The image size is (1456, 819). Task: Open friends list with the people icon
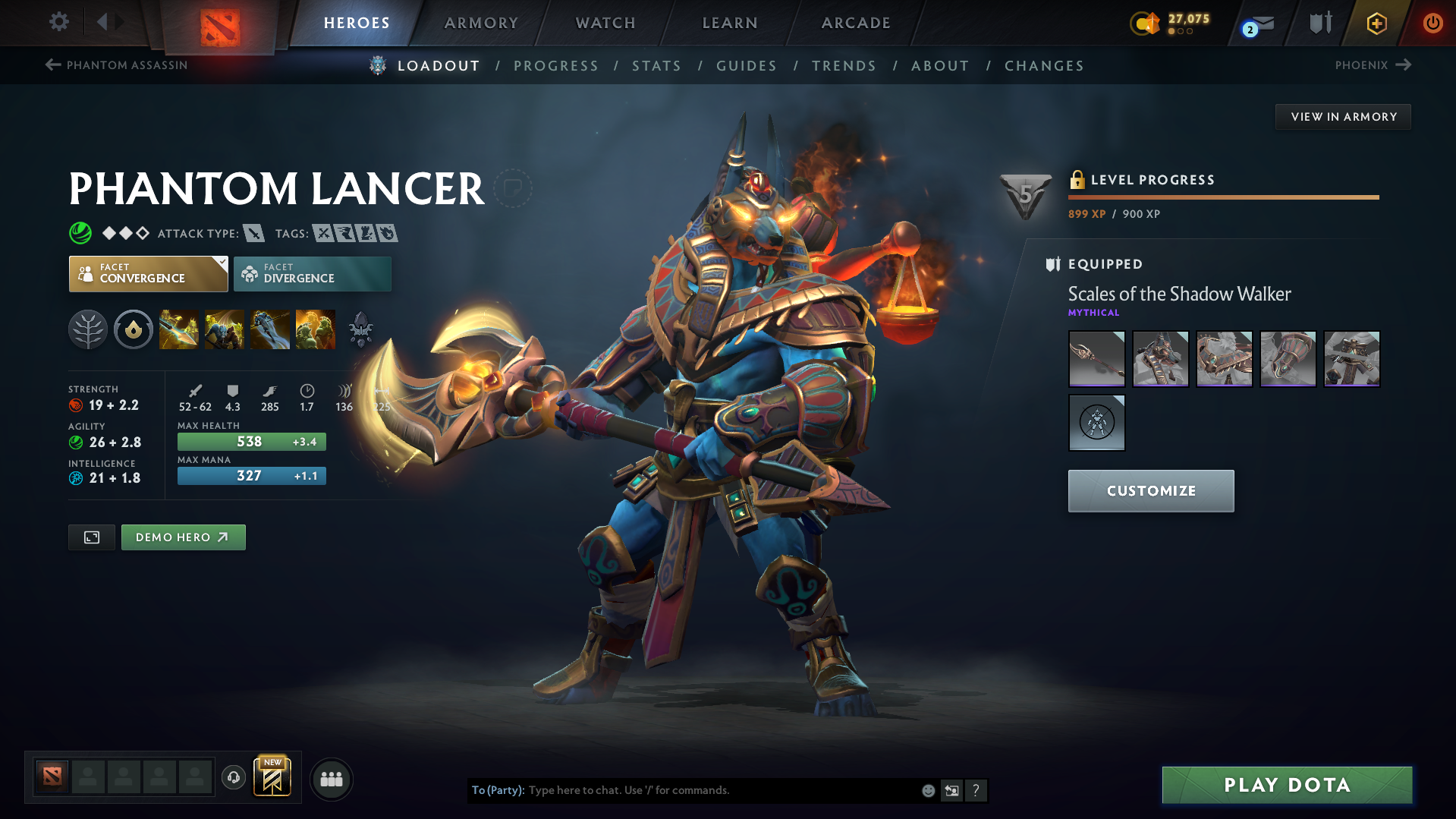click(x=331, y=779)
